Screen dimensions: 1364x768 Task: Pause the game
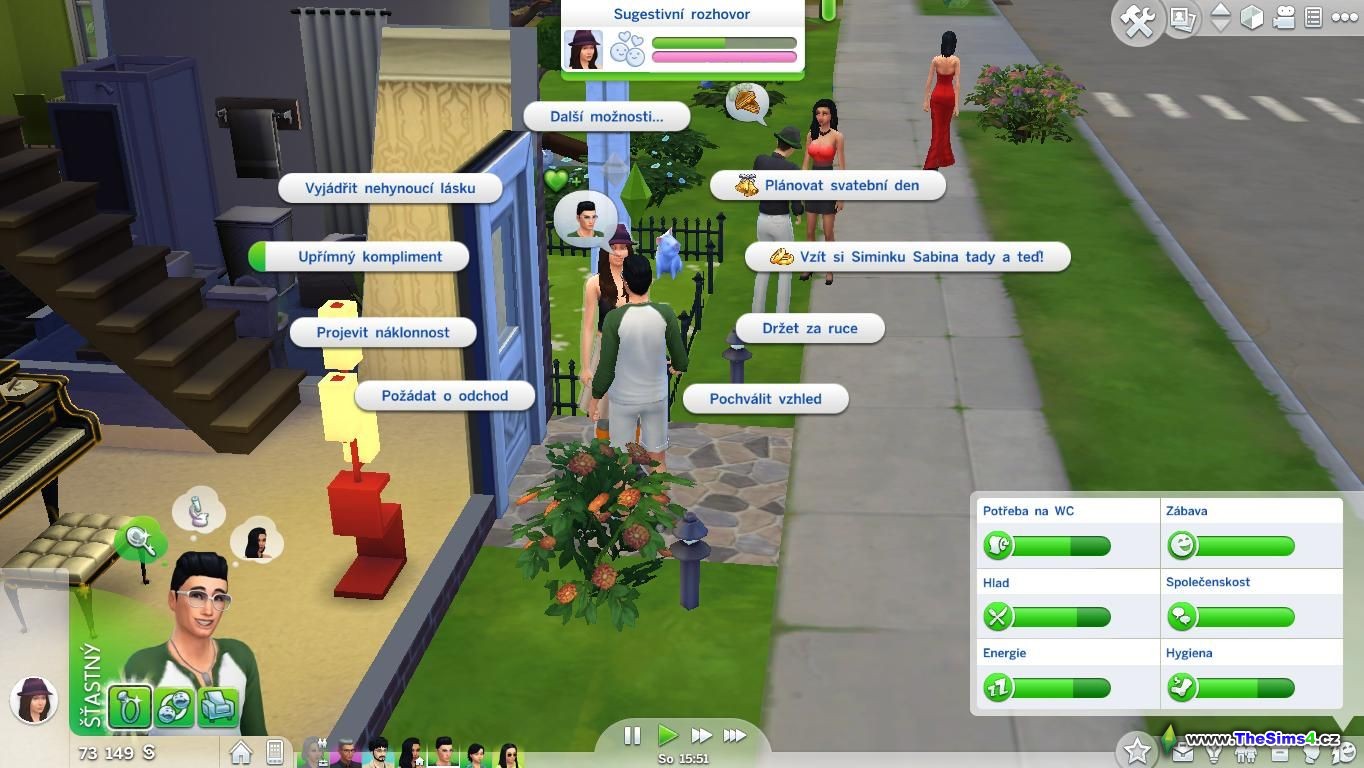click(x=632, y=736)
